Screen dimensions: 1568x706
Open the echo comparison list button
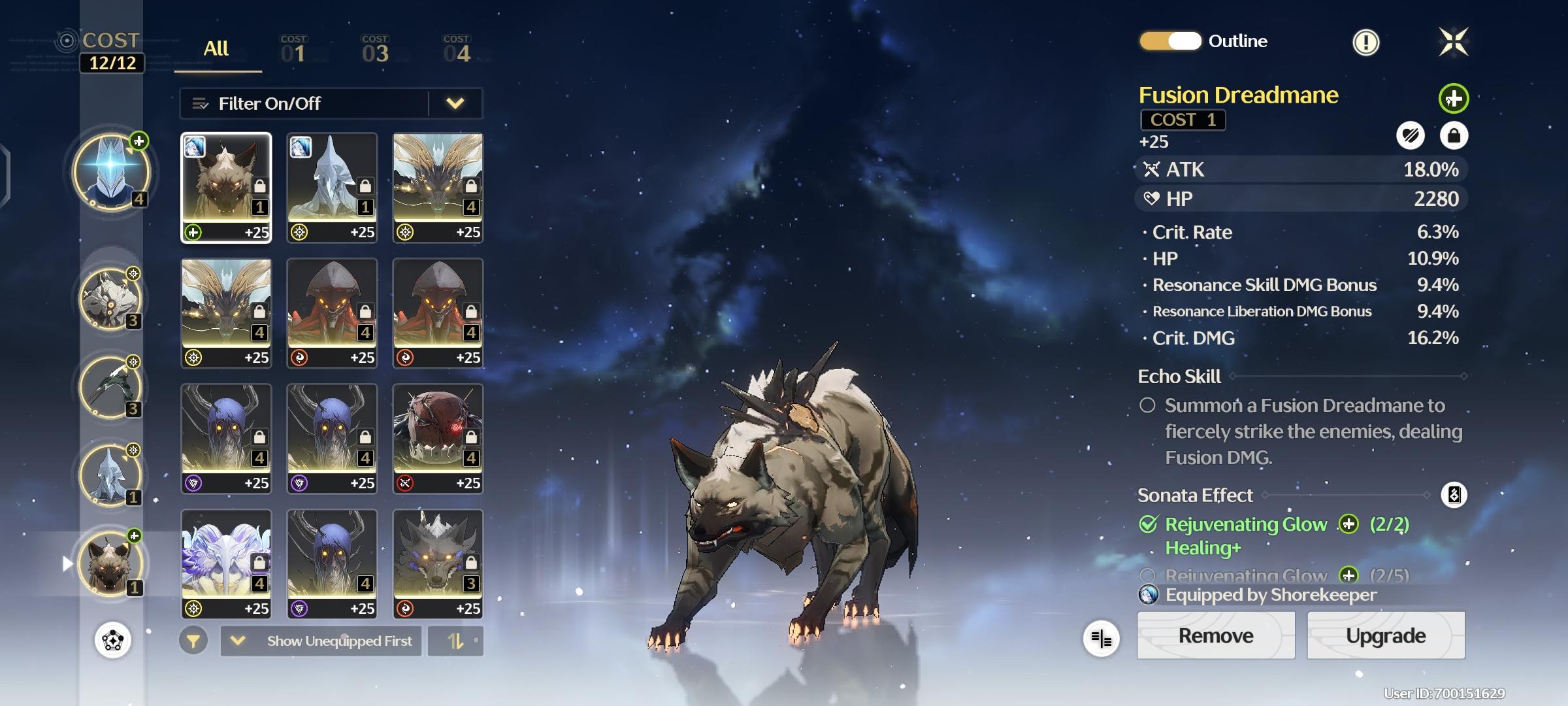pyautogui.click(x=1101, y=639)
